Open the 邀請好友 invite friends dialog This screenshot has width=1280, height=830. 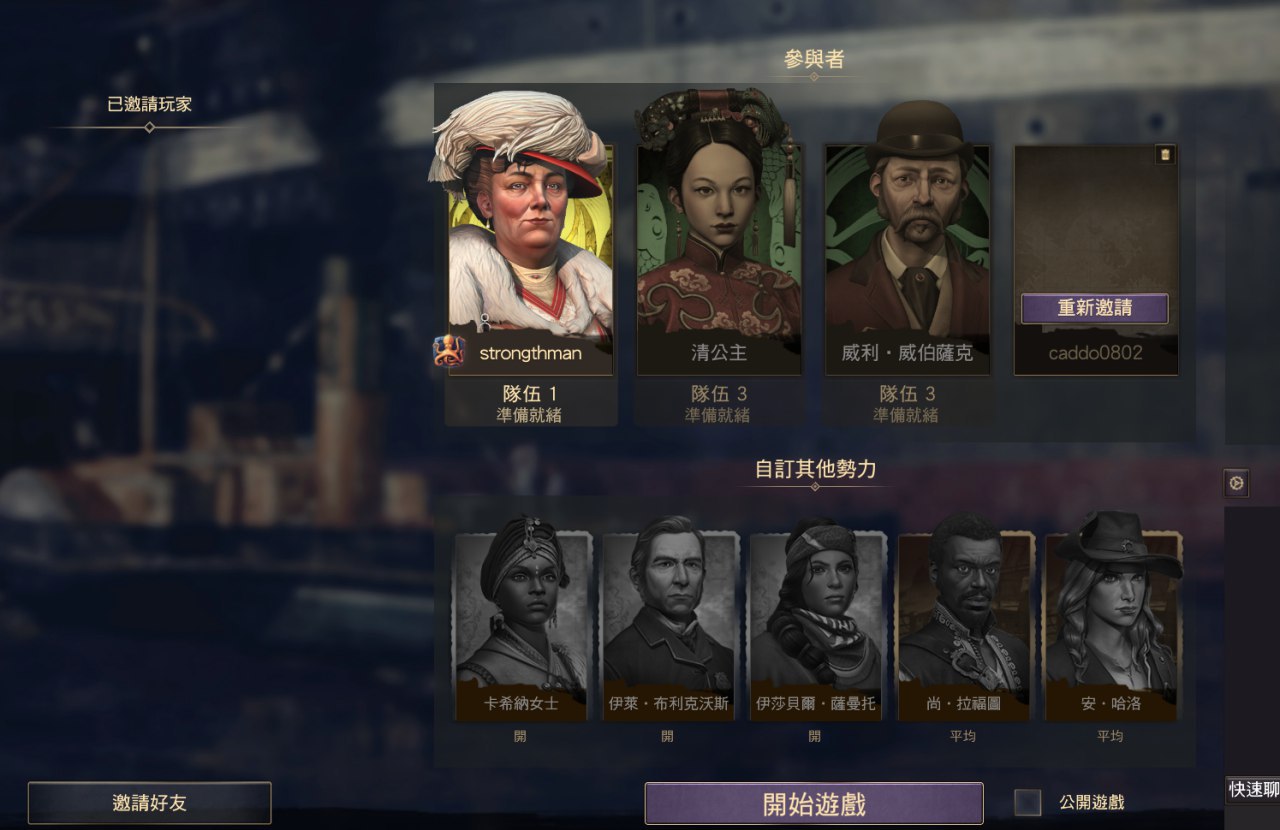pyautogui.click(x=149, y=803)
